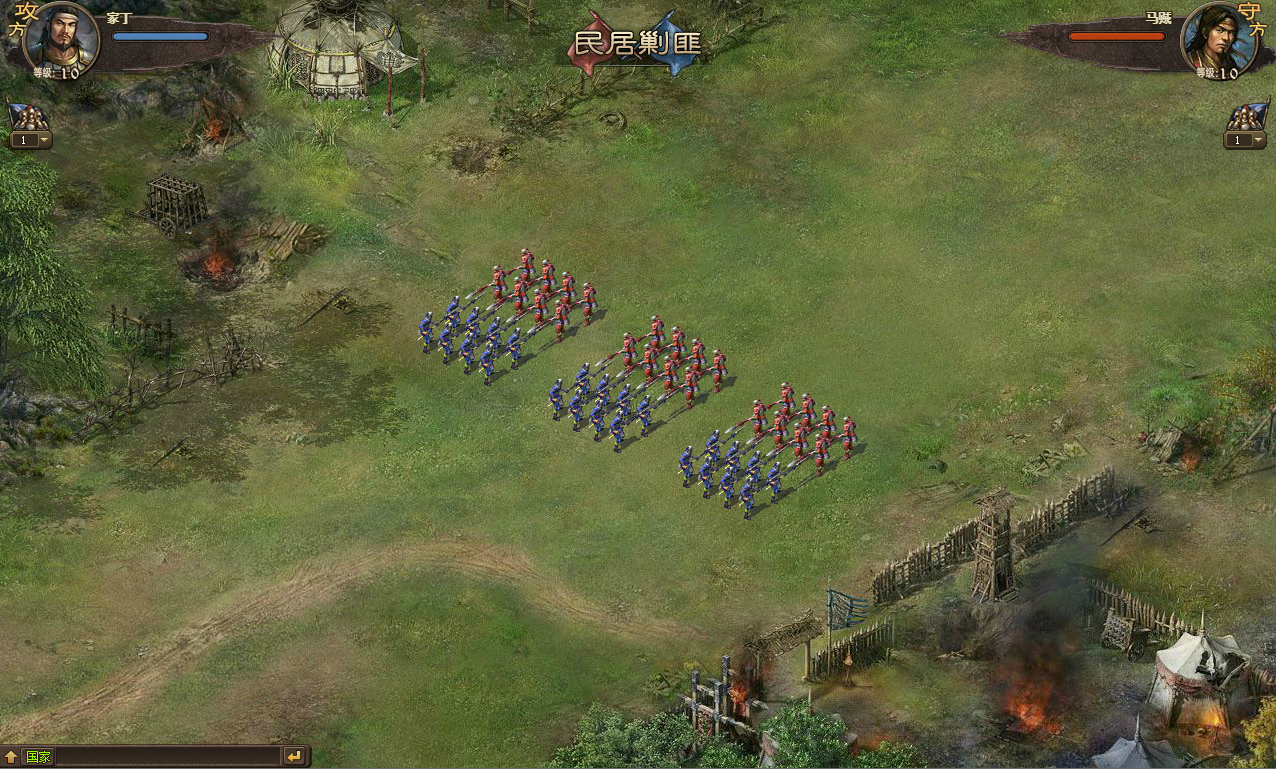The width and height of the screenshot is (1276, 769).
Task: Click the defender's troop squad flag icon
Action: 1246,117
